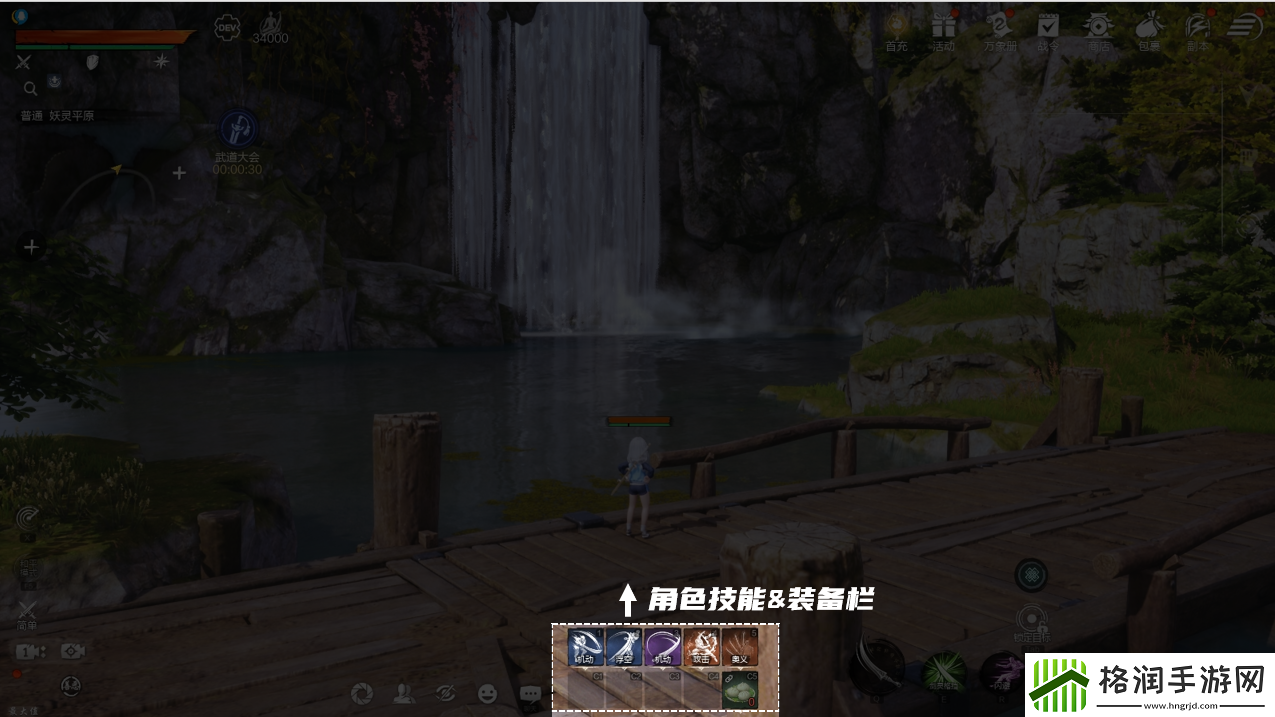
Task: Activate the purple 机动 skill in slot 3
Action: point(662,647)
